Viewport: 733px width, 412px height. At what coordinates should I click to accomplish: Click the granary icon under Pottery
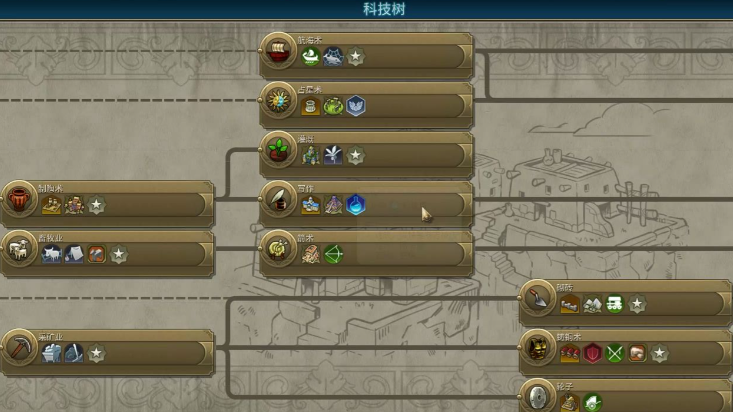(52, 205)
